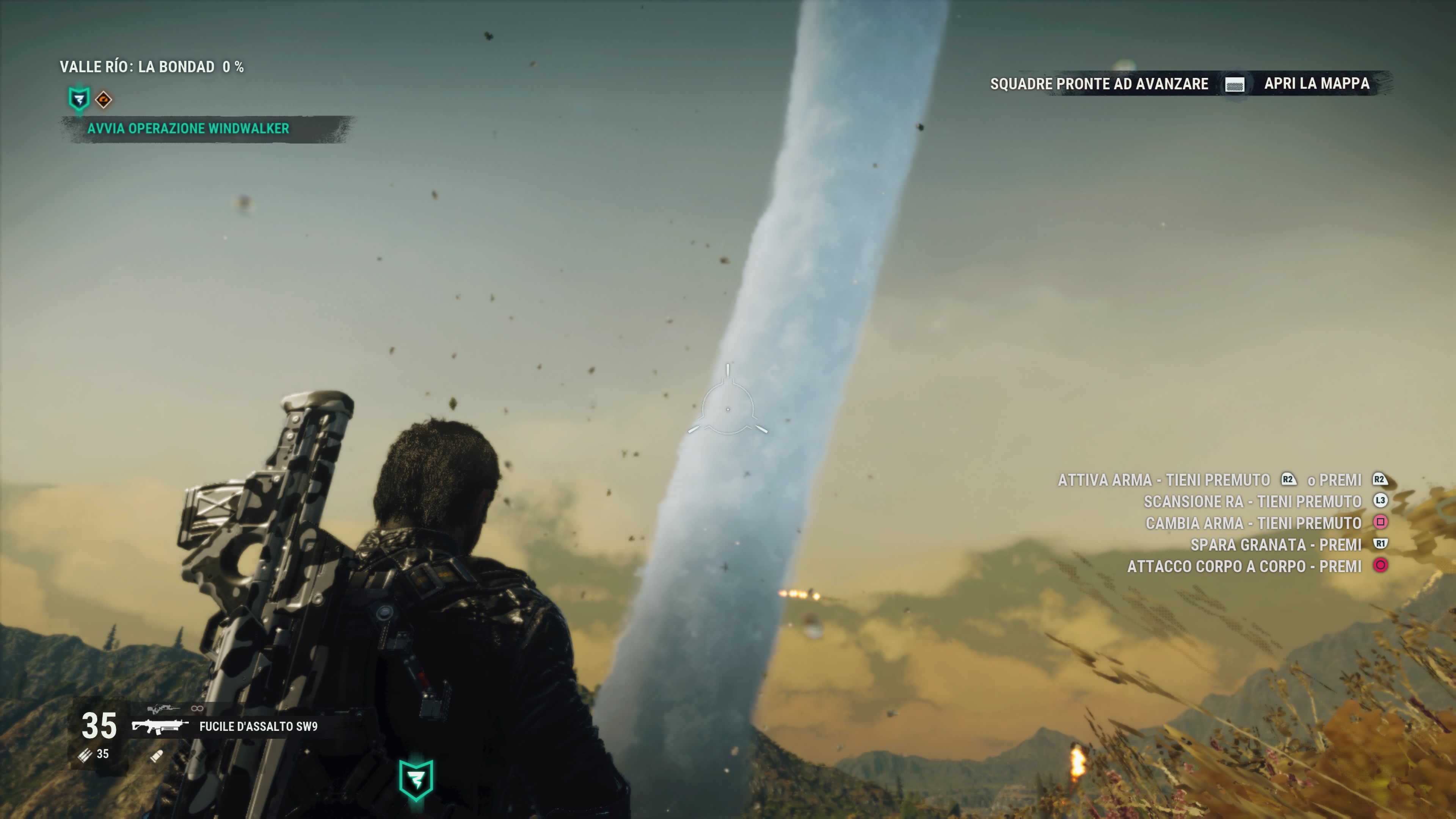Click the orange diamond icon under Valle Río
The image size is (1456, 819).
(104, 100)
